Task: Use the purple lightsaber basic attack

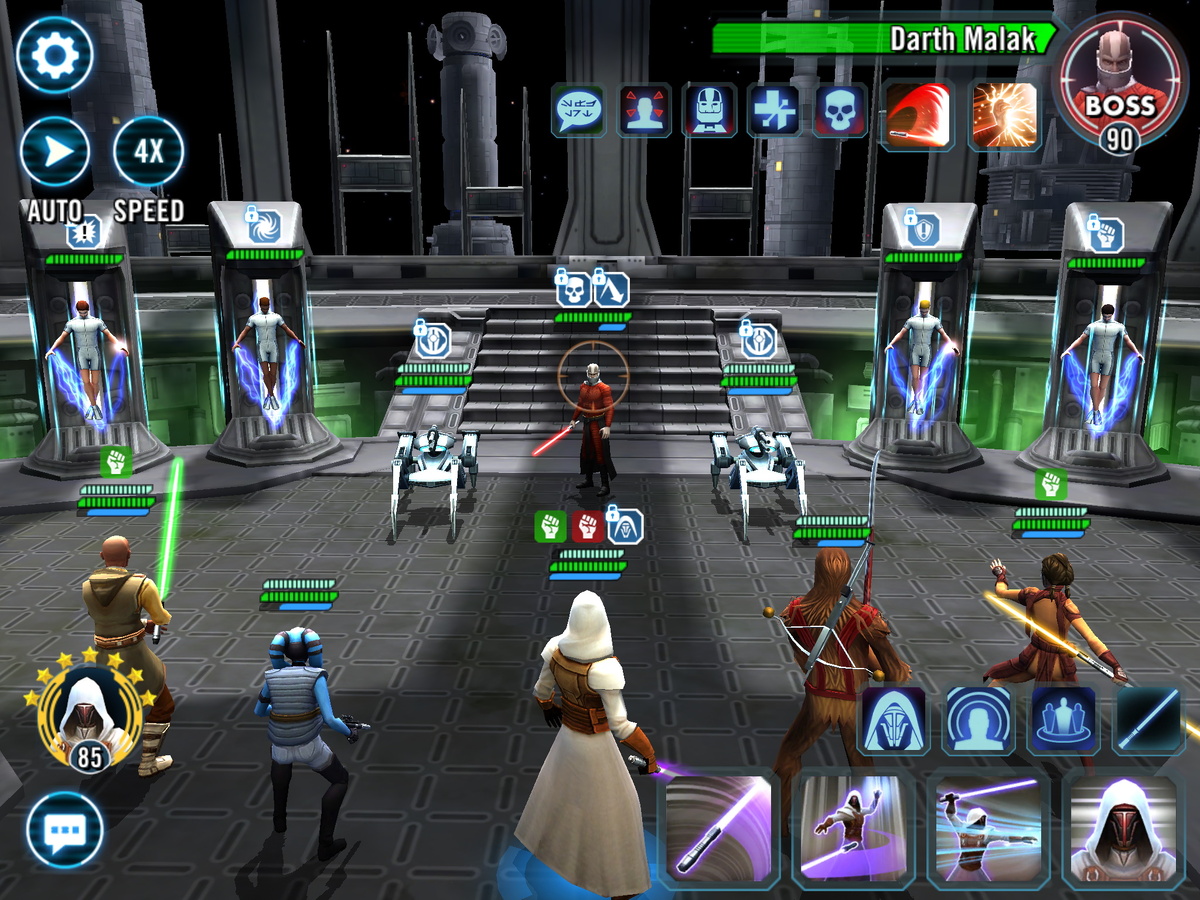Action: click(x=718, y=826)
